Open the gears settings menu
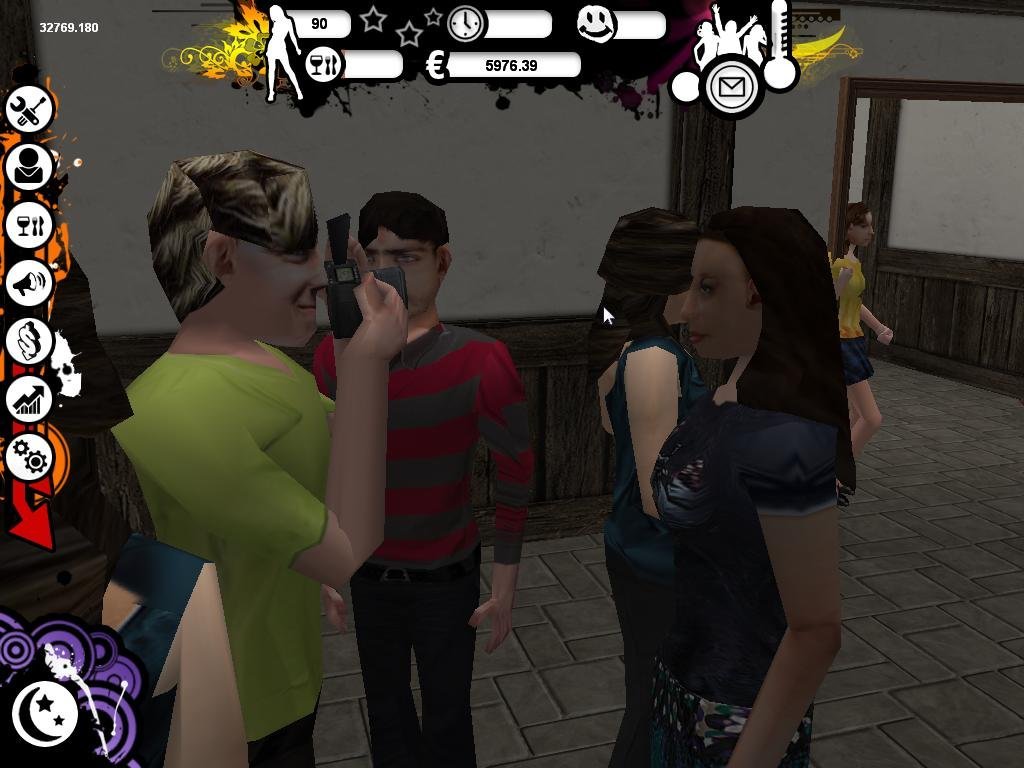 [x=30, y=457]
